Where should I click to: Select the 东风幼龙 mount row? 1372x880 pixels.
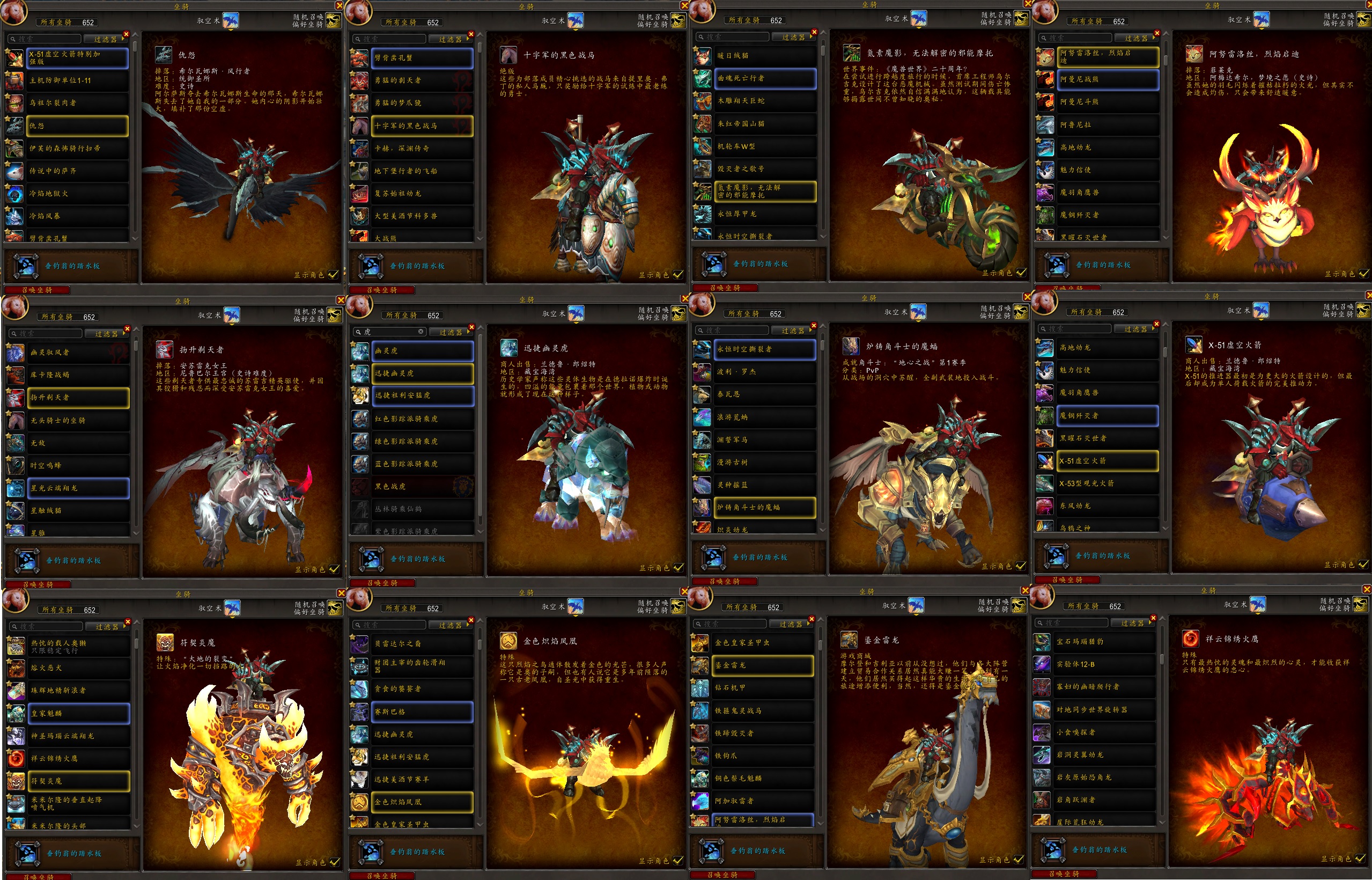[1107, 507]
